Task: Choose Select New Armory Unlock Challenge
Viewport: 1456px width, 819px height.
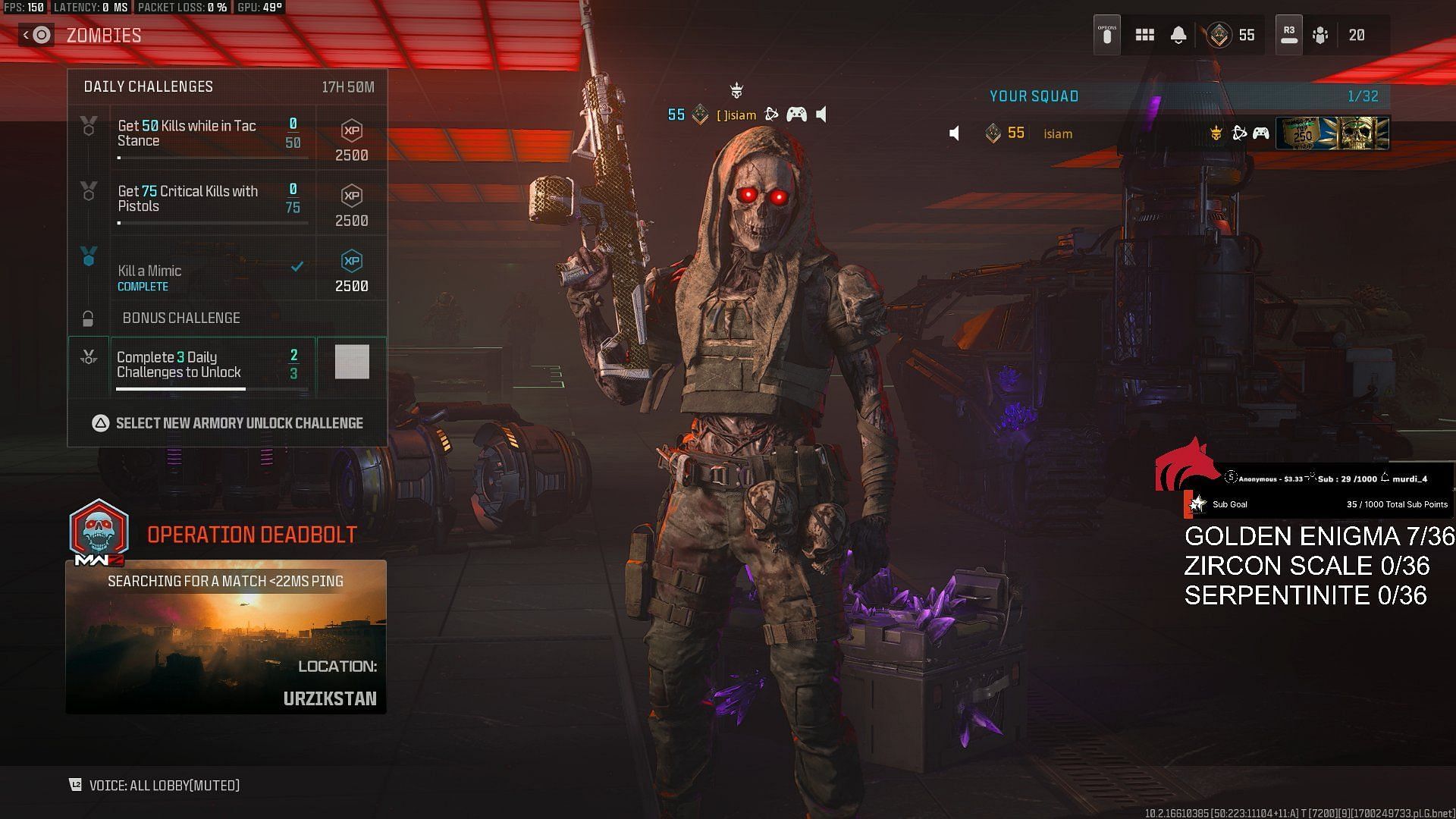Action: 227,423
